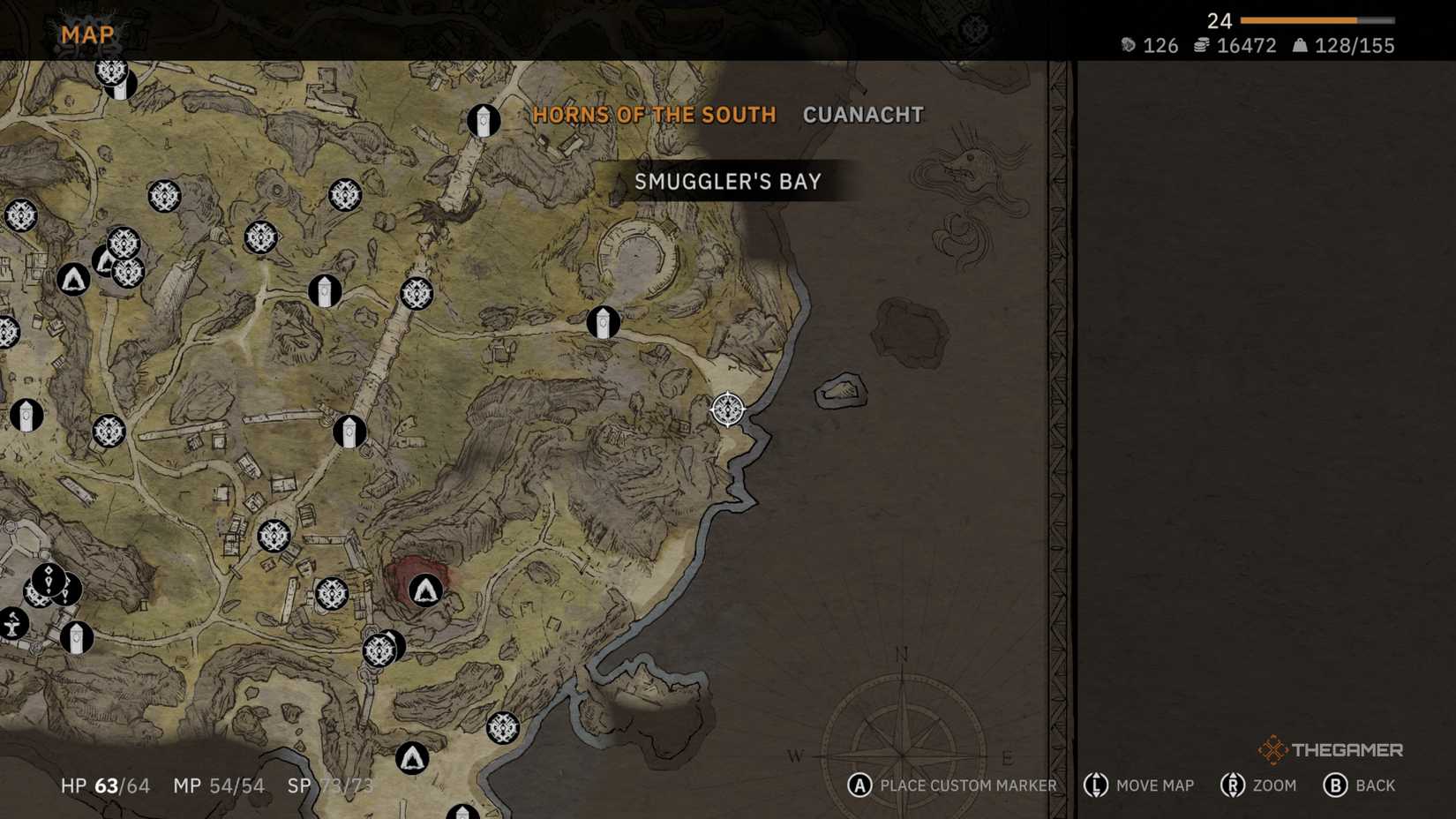Screen dimensions: 1456x819
Task: Activate the Zoom control in the bottom bar
Action: click(x=1259, y=785)
